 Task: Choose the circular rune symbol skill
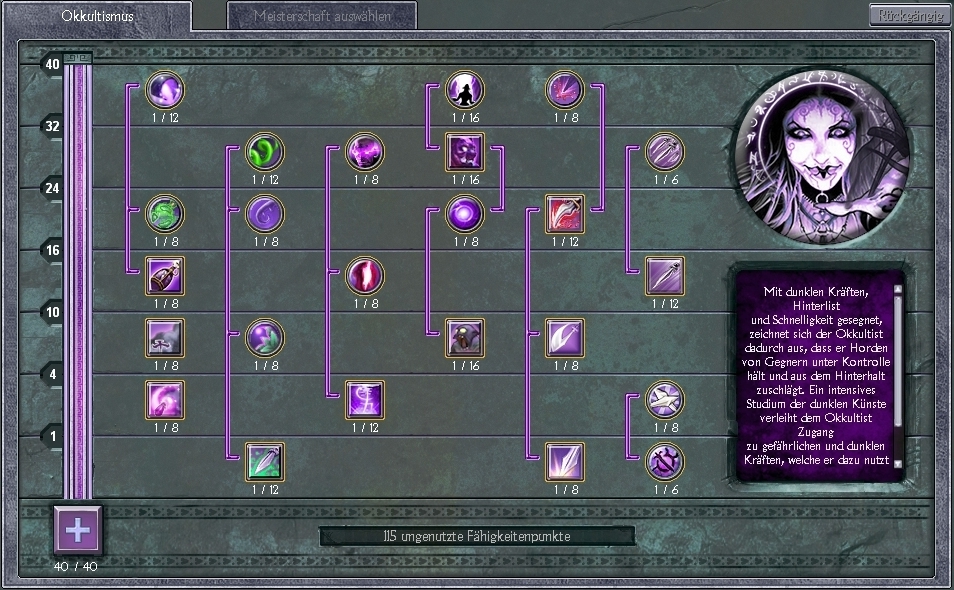[x=665, y=462]
